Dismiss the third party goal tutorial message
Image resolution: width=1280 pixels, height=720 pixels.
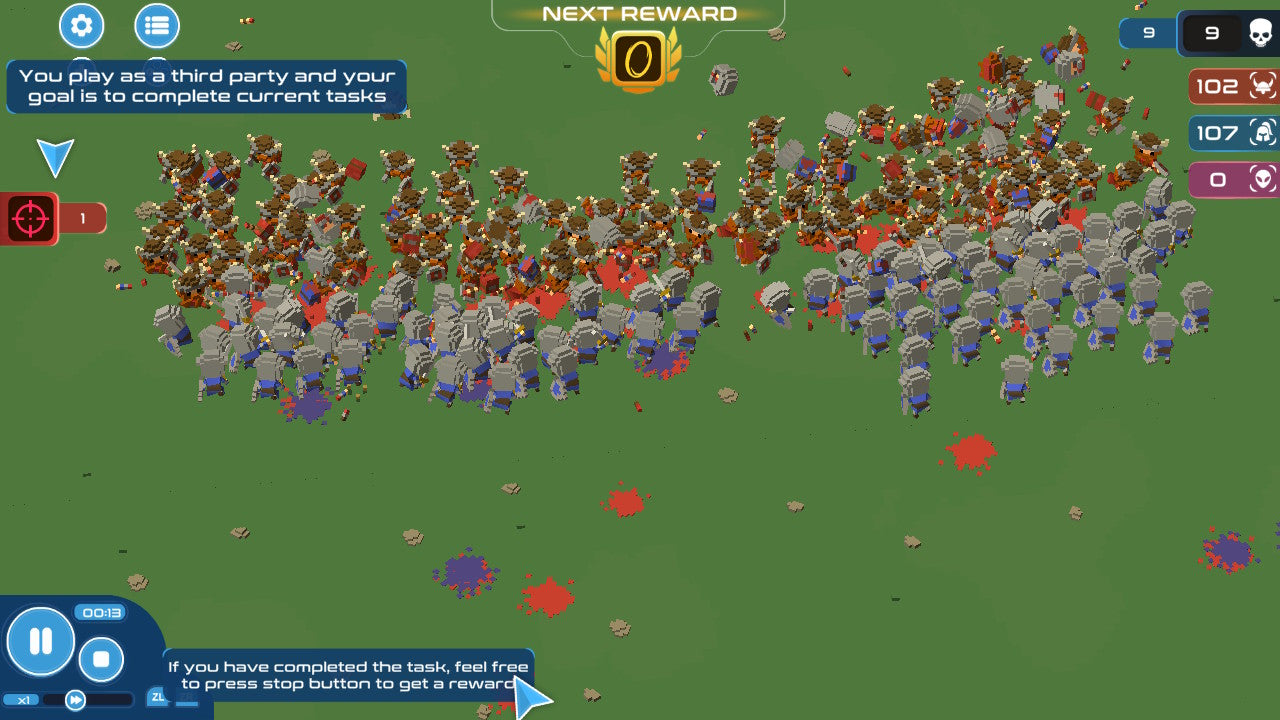coord(204,86)
